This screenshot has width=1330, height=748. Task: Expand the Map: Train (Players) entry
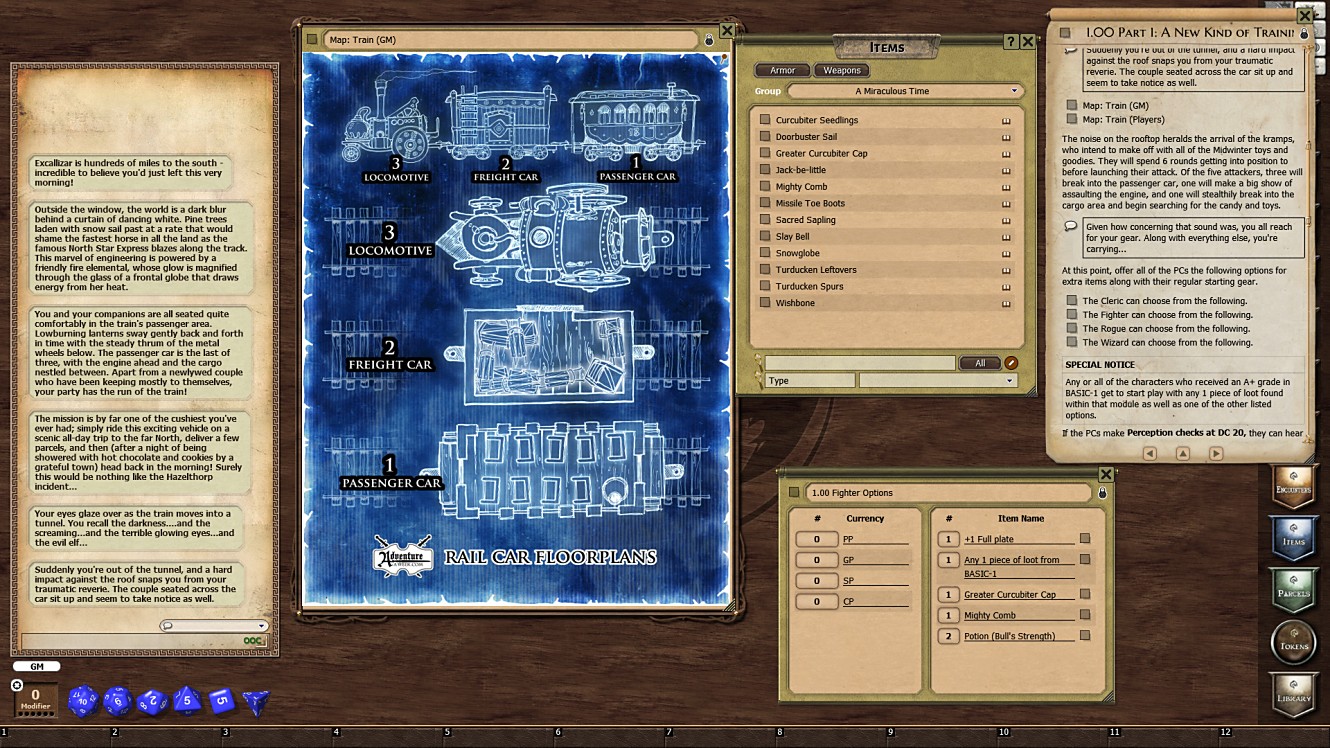(x=1073, y=118)
